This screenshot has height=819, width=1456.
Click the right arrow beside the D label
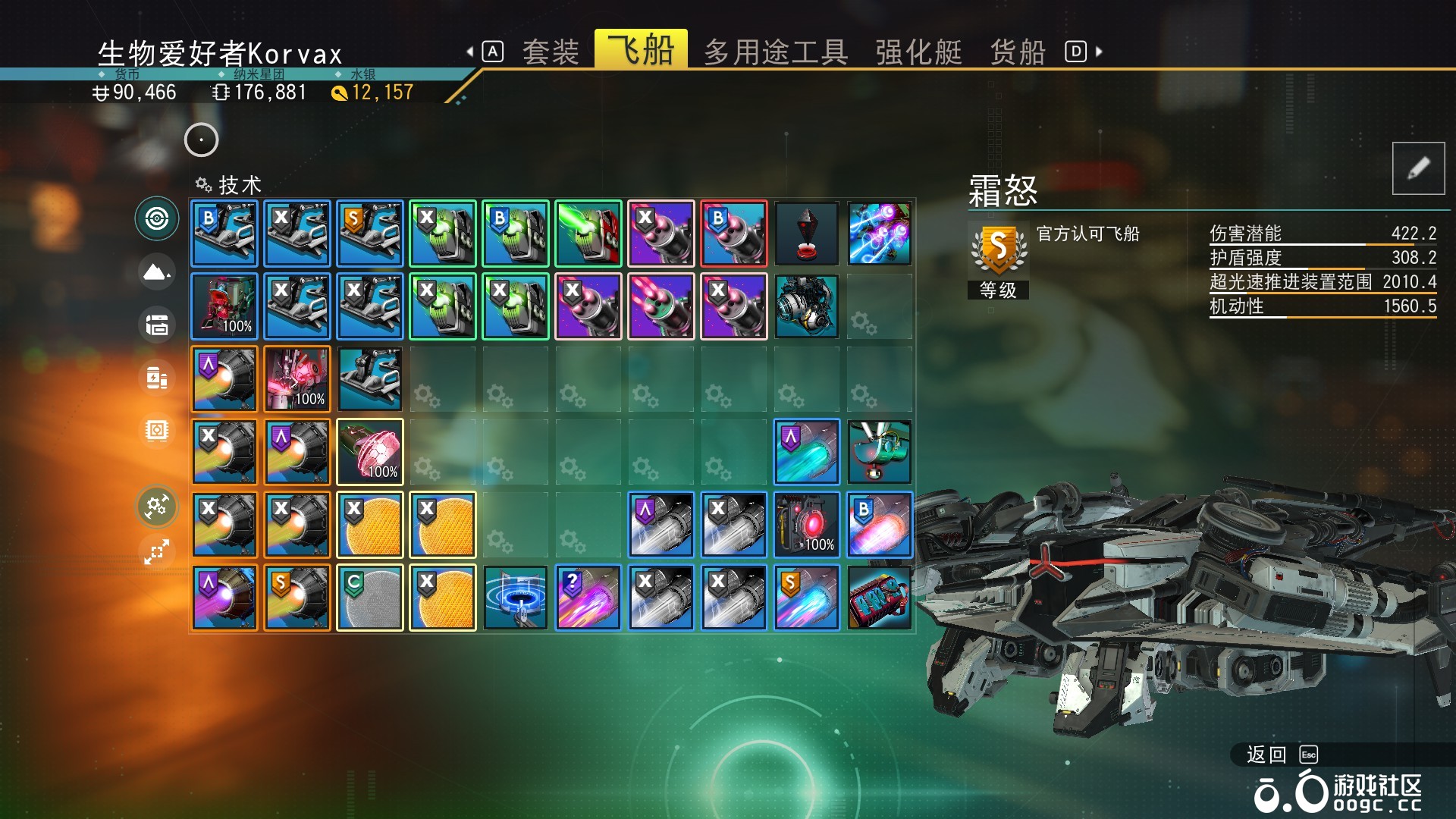pyautogui.click(x=1098, y=51)
